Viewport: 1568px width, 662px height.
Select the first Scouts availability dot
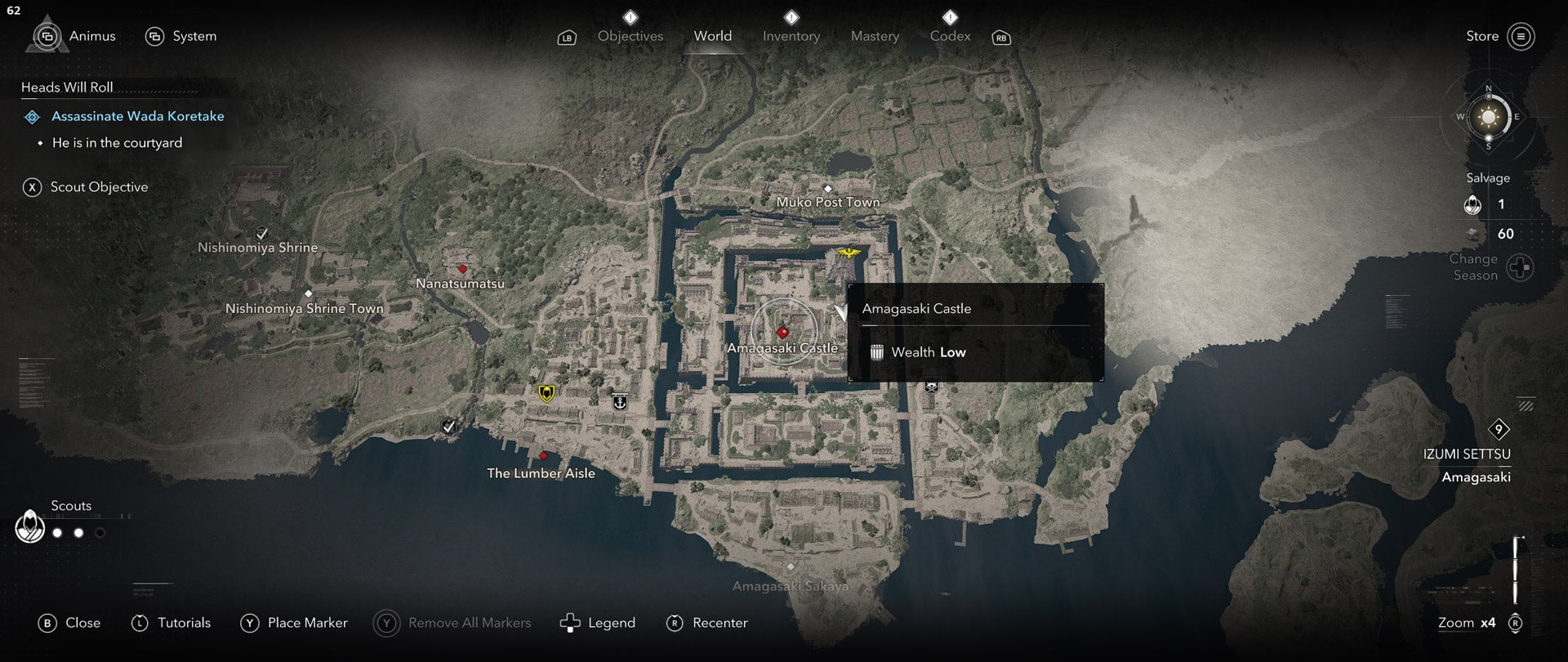tap(57, 532)
